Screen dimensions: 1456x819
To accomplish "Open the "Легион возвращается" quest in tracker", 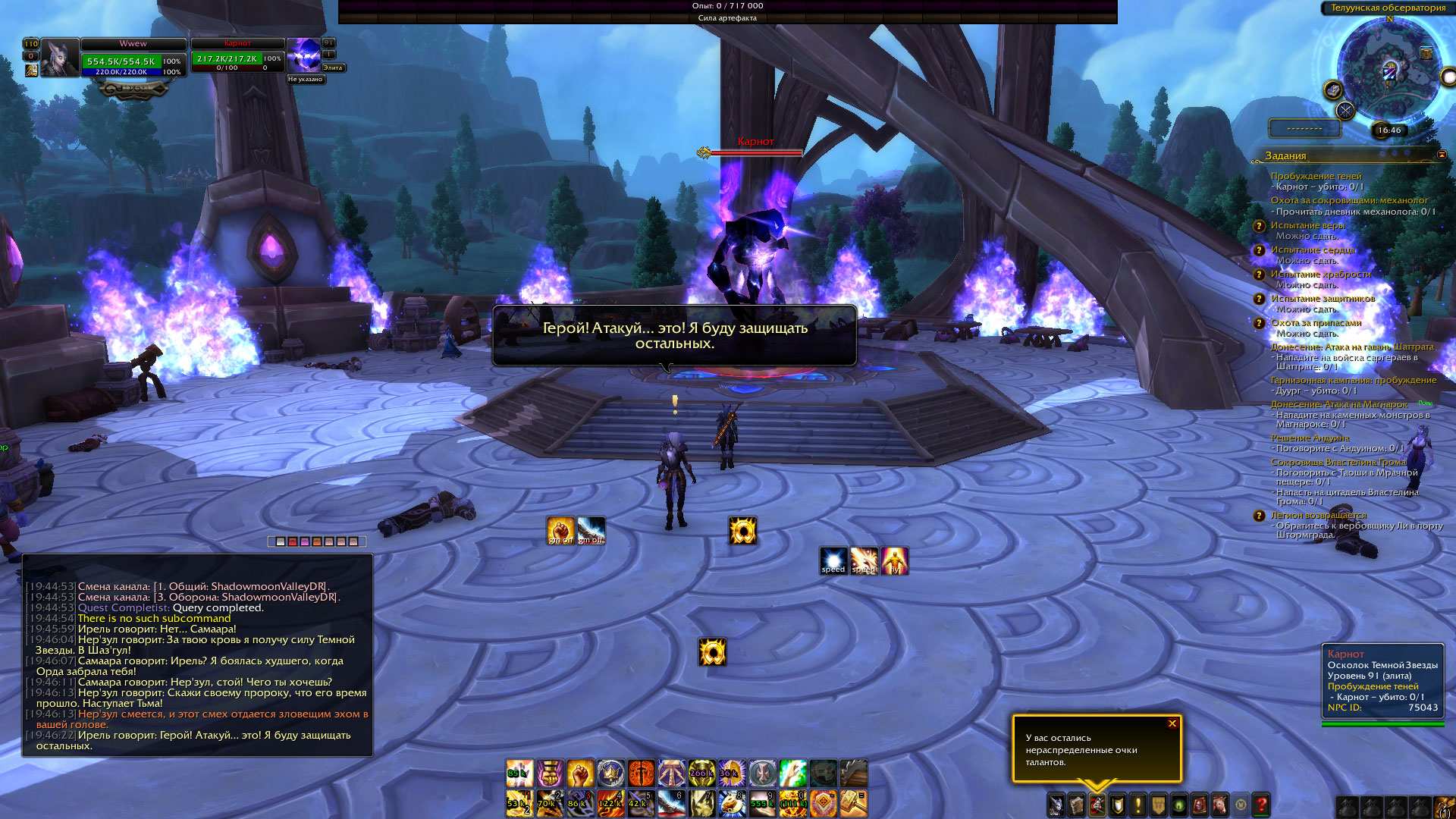I will point(1318,515).
